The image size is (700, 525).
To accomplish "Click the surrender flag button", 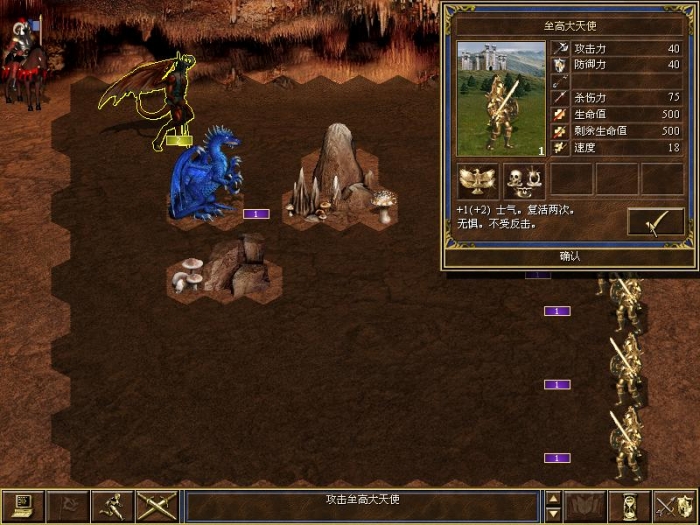I will click(x=66, y=506).
